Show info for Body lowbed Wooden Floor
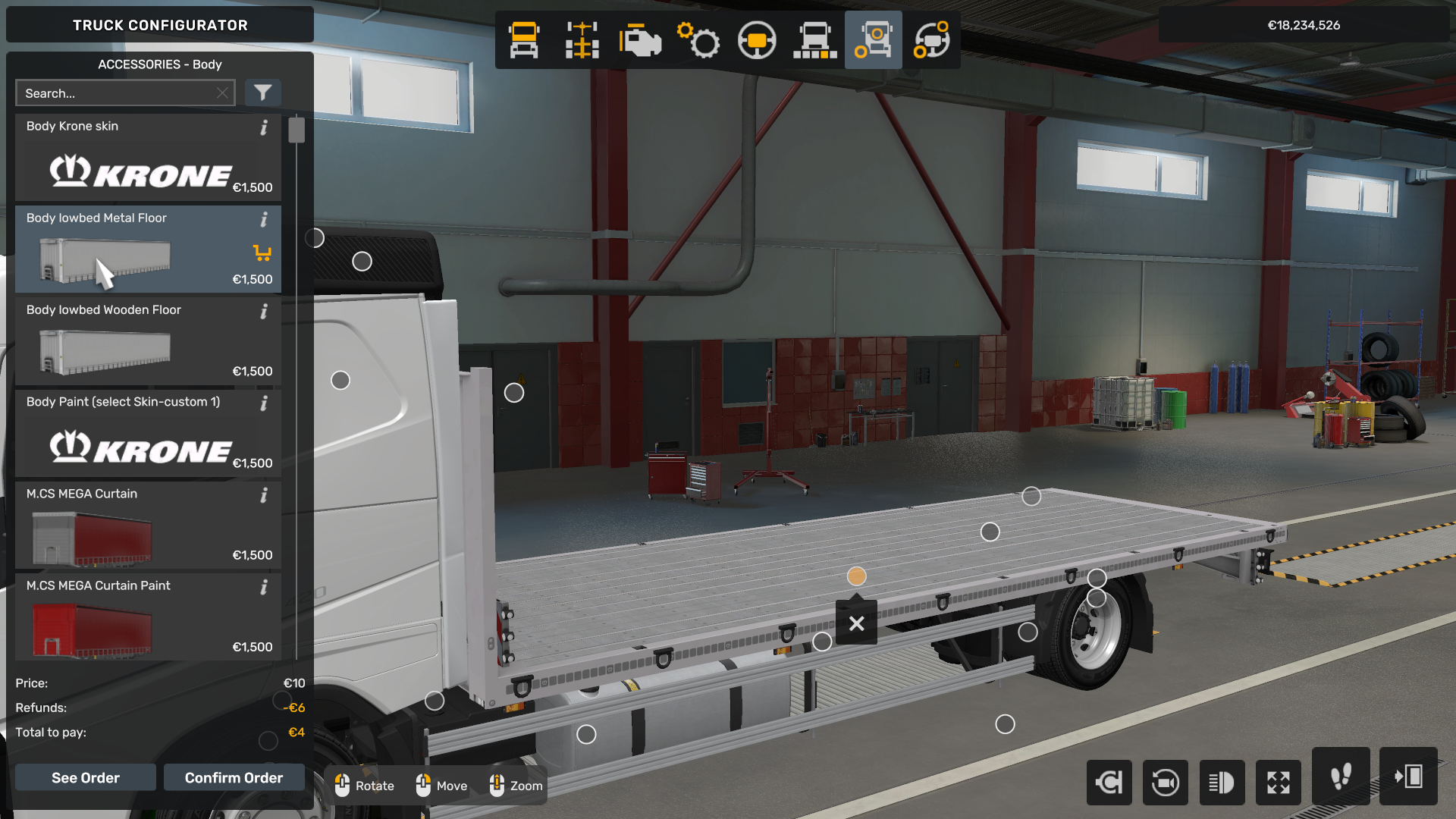Screen dimensions: 1456x819 (x=264, y=312)
